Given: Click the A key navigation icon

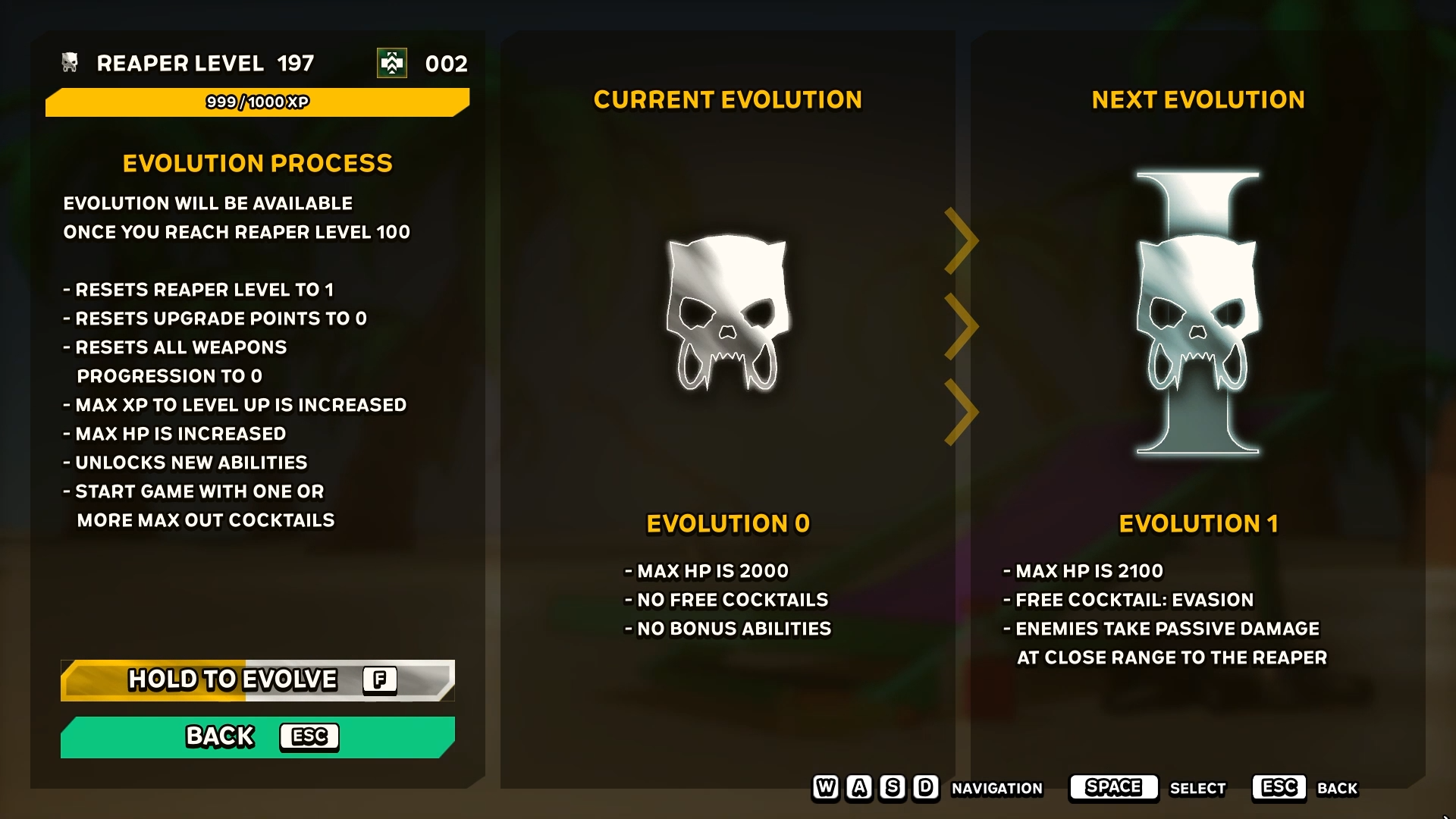Looking at the screenshot, I should (x=858, y=789).
